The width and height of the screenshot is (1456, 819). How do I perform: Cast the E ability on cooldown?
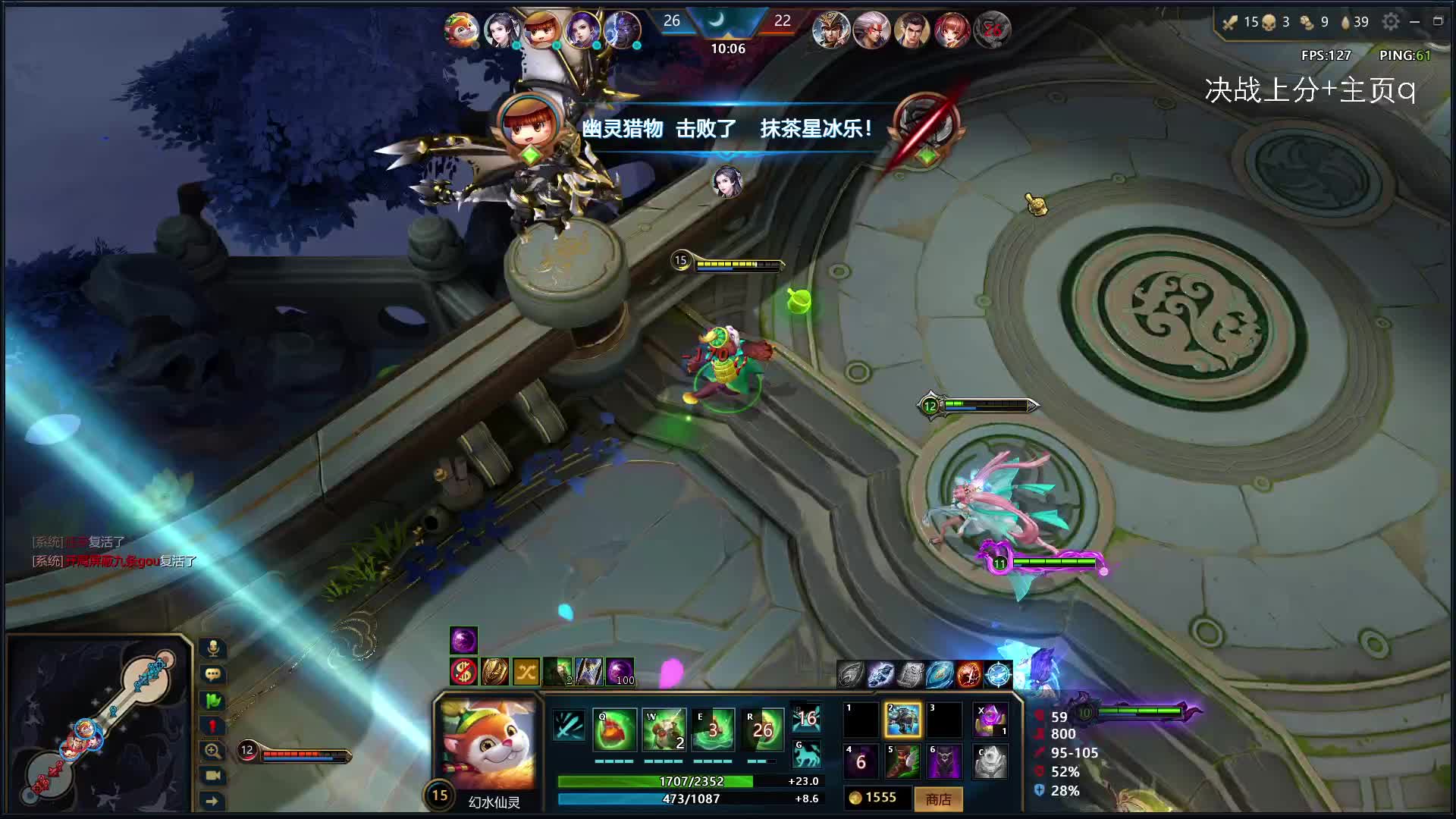713,730
